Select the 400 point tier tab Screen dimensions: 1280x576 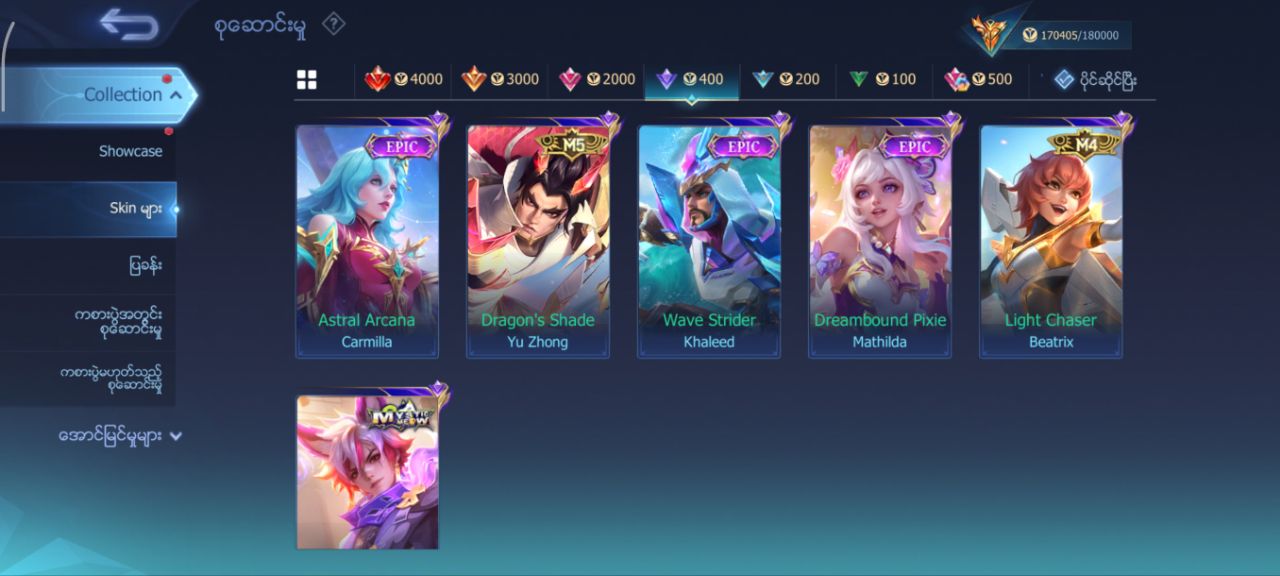point(691,80)
